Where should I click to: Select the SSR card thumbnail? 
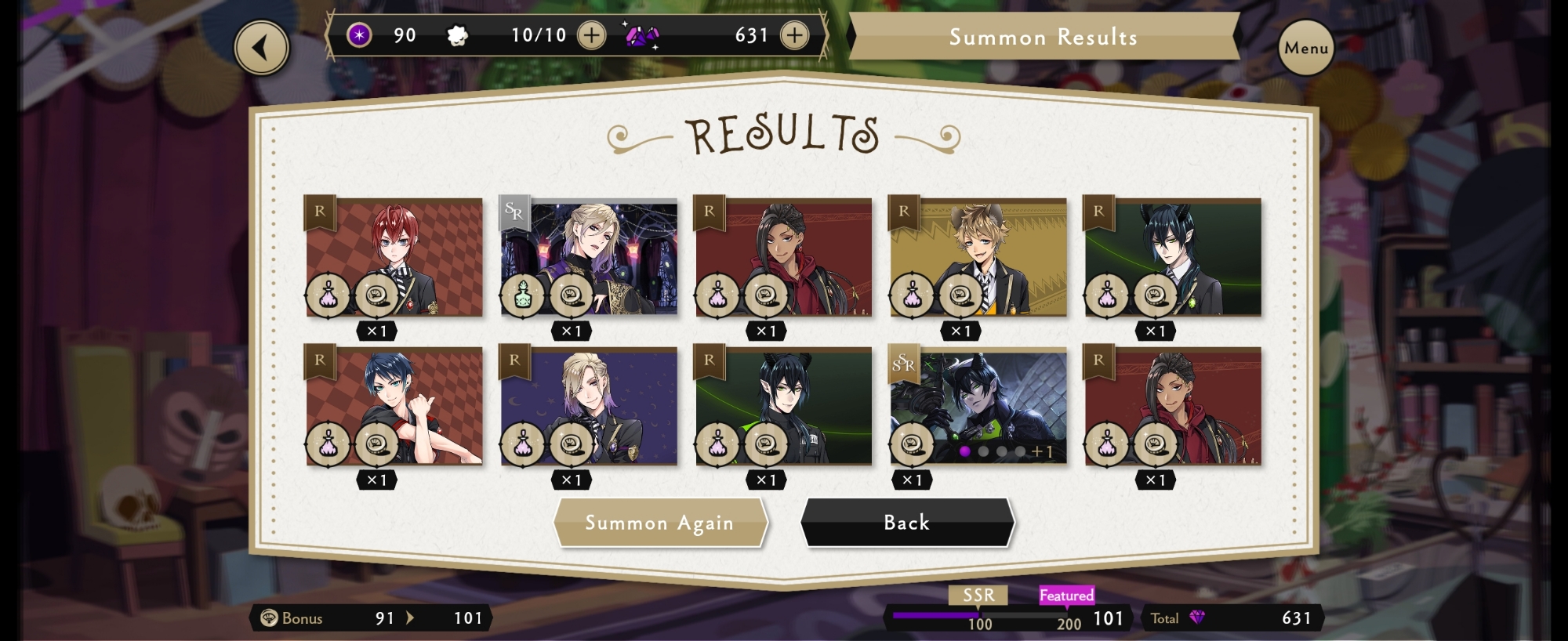[978, 407]
